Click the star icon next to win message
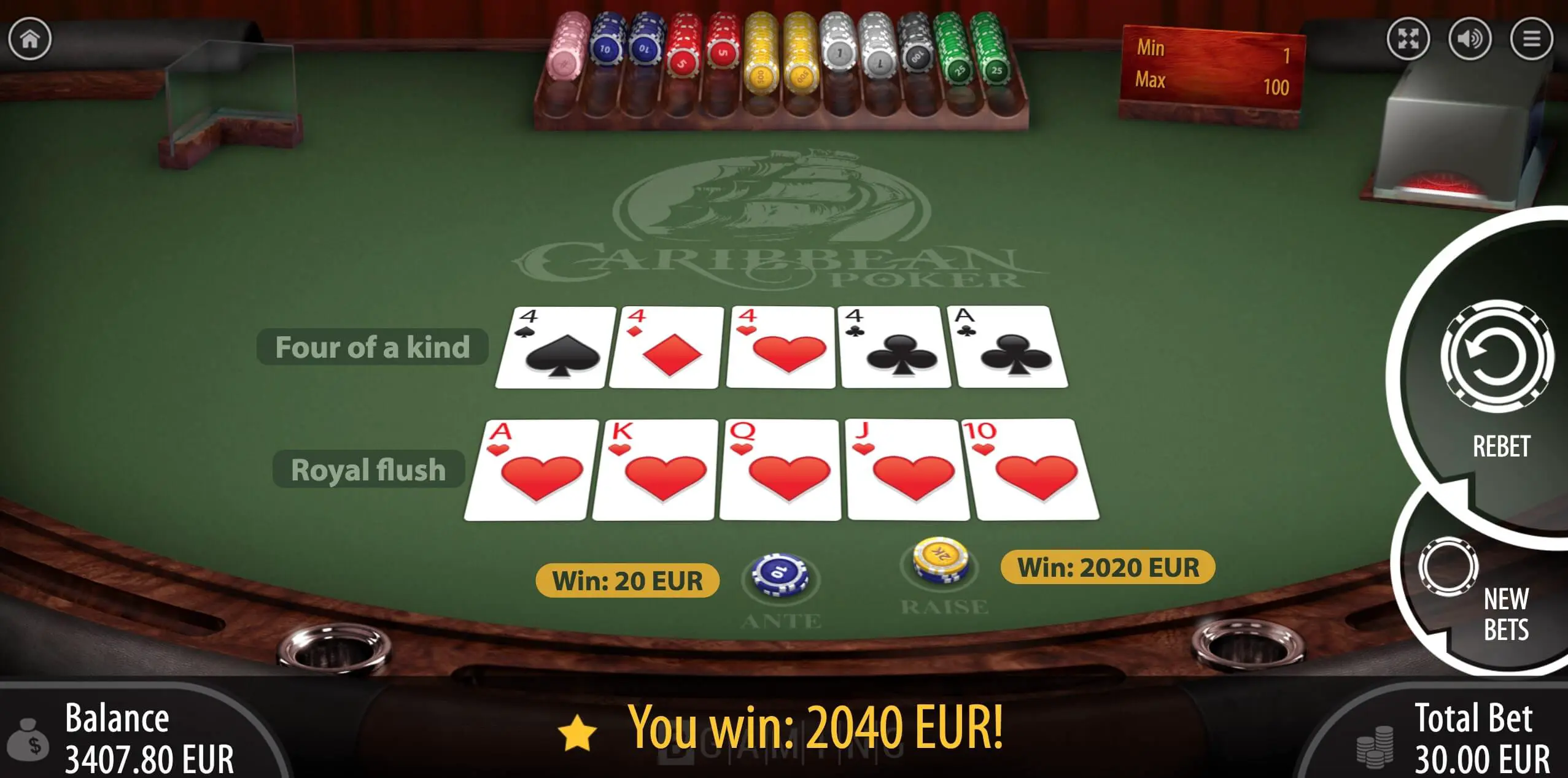 [x=576, y=731]
